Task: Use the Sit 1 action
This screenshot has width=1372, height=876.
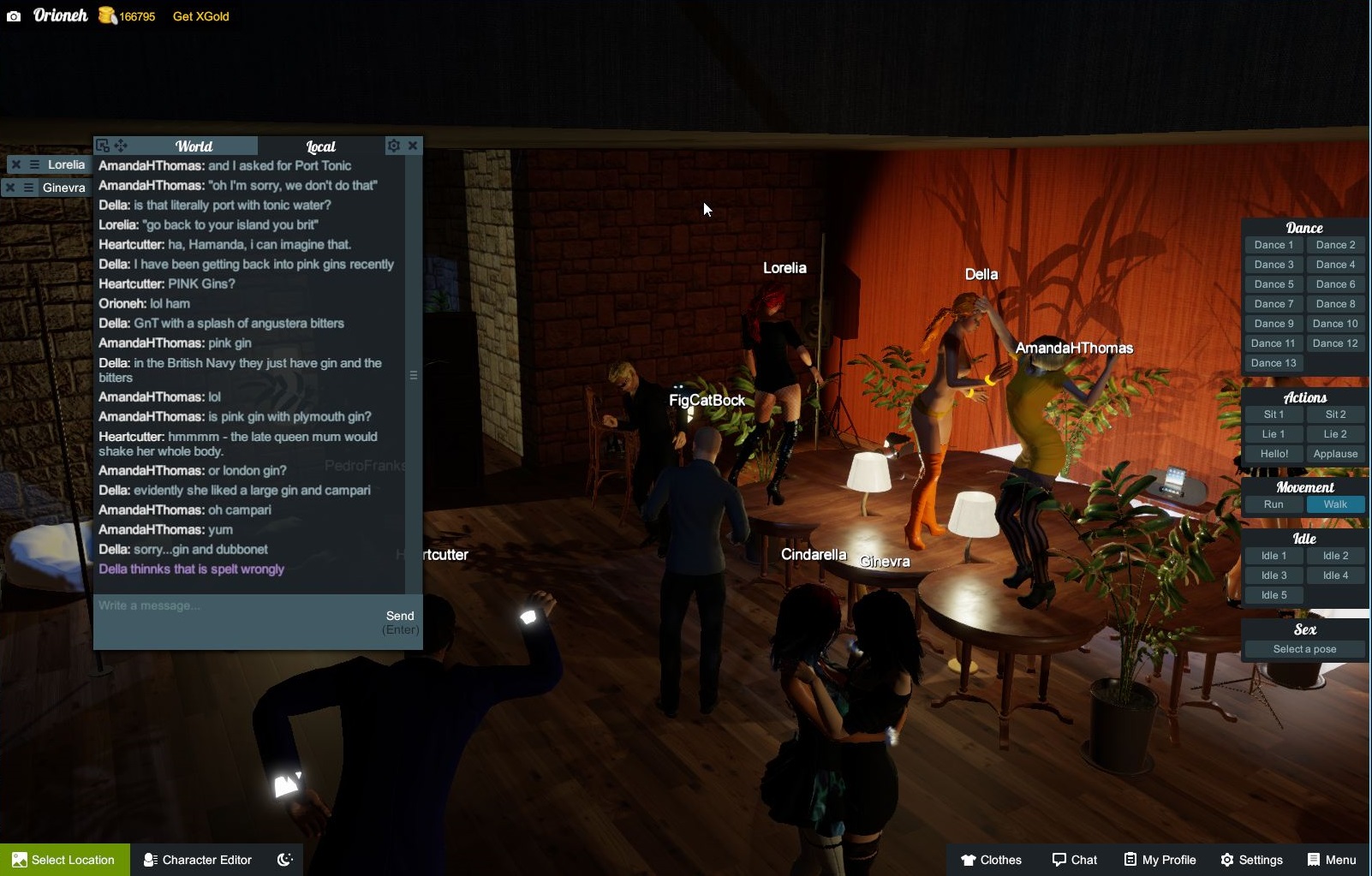Action: pyautogui.click(x=1274, y=414)
